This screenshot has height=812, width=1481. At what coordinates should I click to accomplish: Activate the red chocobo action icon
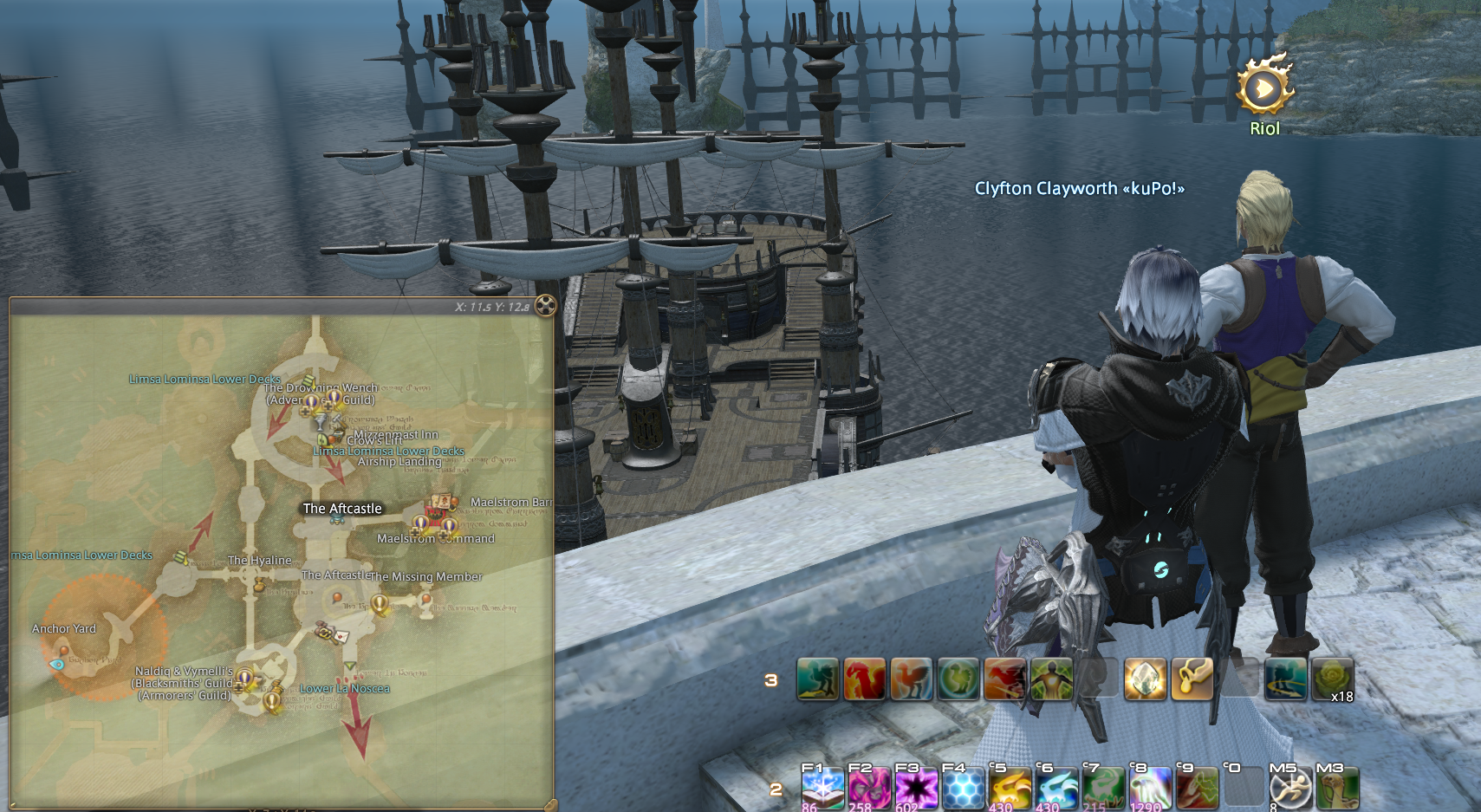(x=864, y=679)
